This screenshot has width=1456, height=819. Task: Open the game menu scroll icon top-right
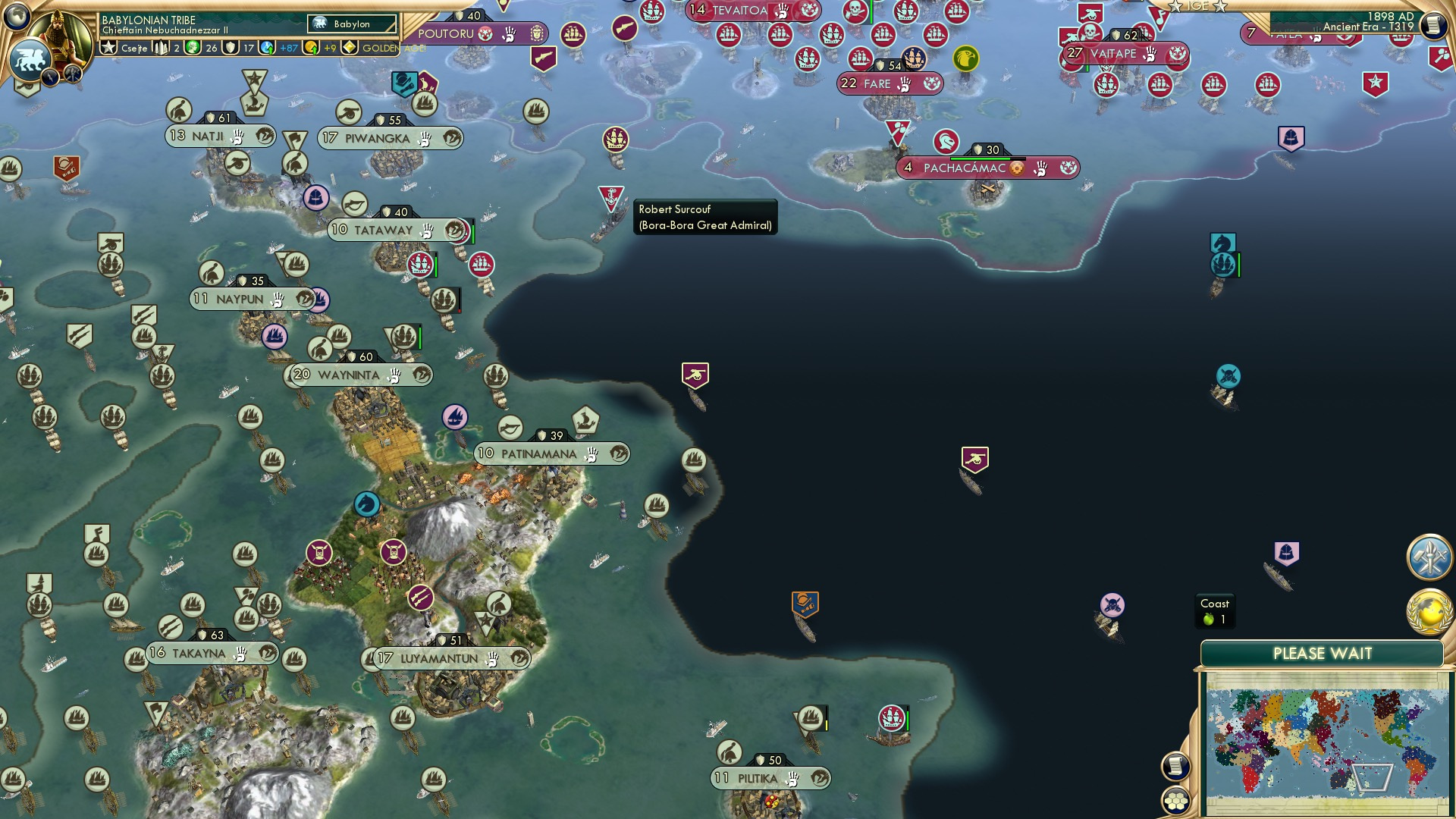pyautogui.click(x=1433, y=25)
